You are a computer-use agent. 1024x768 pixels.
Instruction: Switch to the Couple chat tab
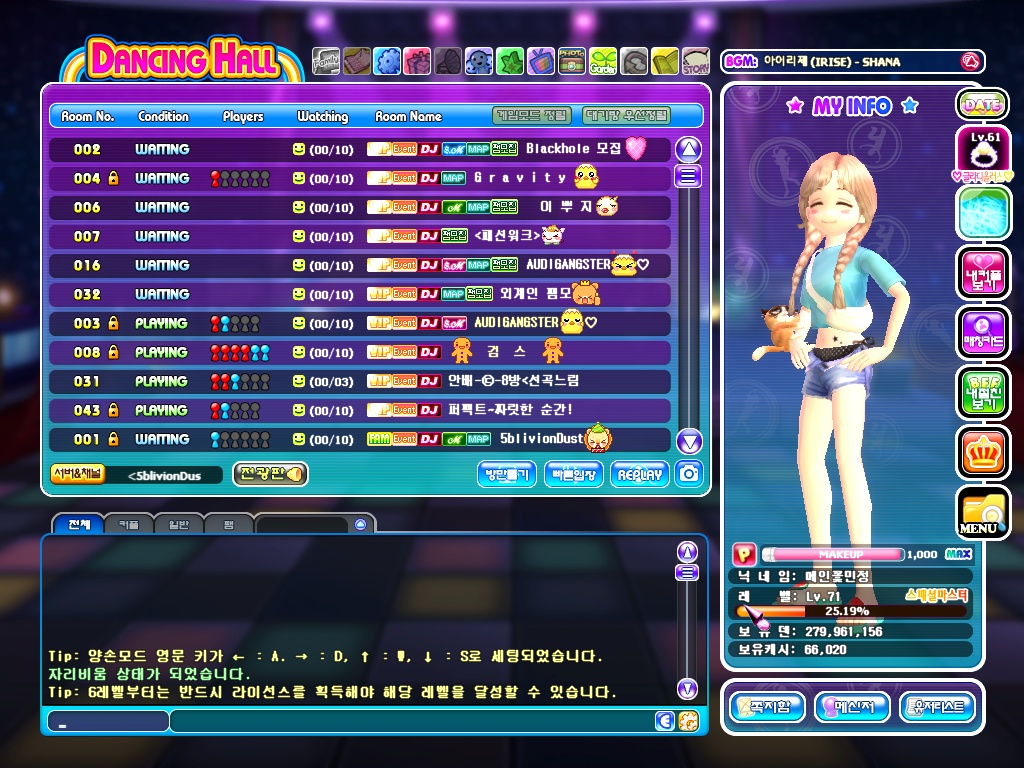(128, 524)
